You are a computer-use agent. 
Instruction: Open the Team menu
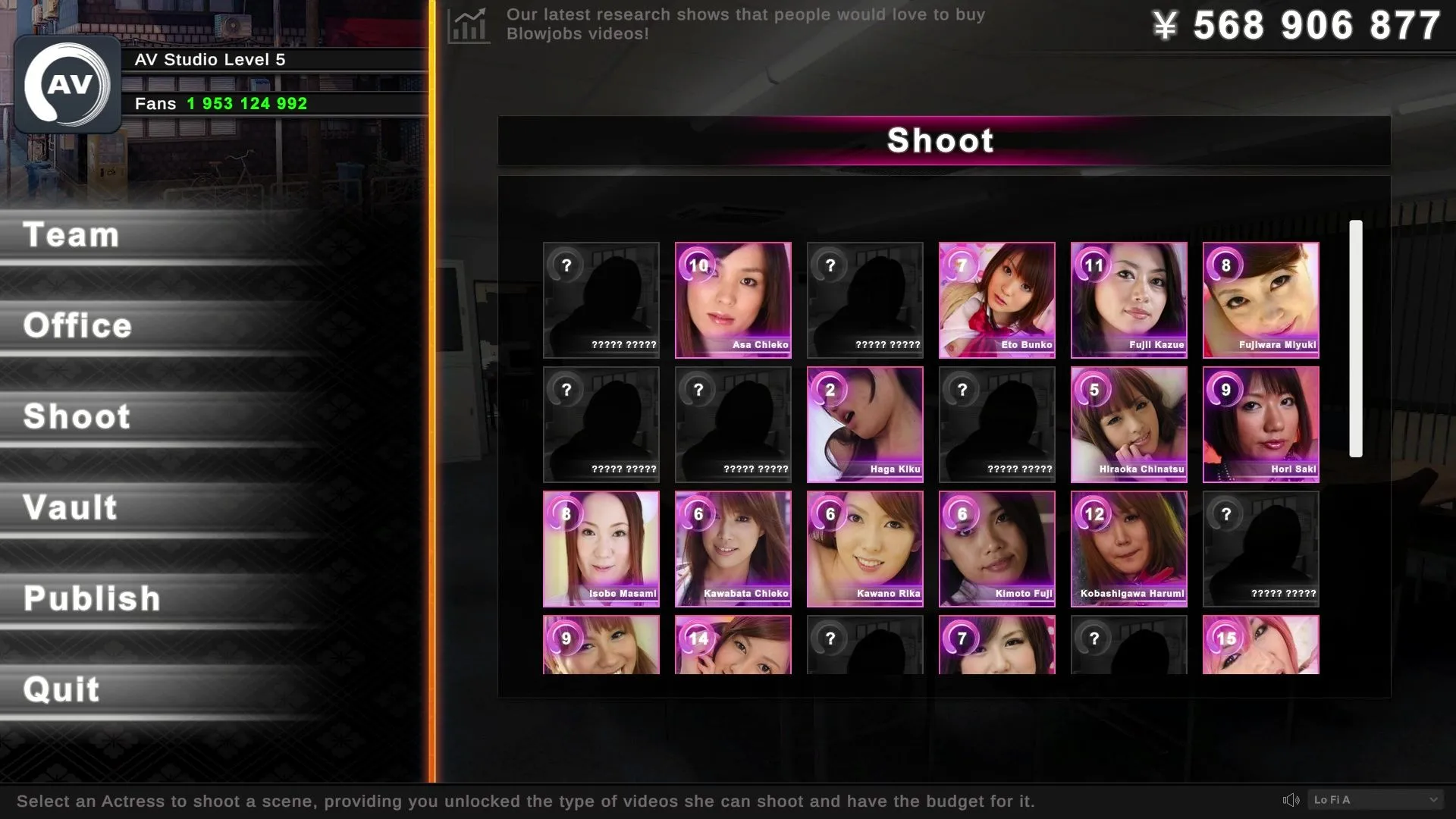(72, 235)
